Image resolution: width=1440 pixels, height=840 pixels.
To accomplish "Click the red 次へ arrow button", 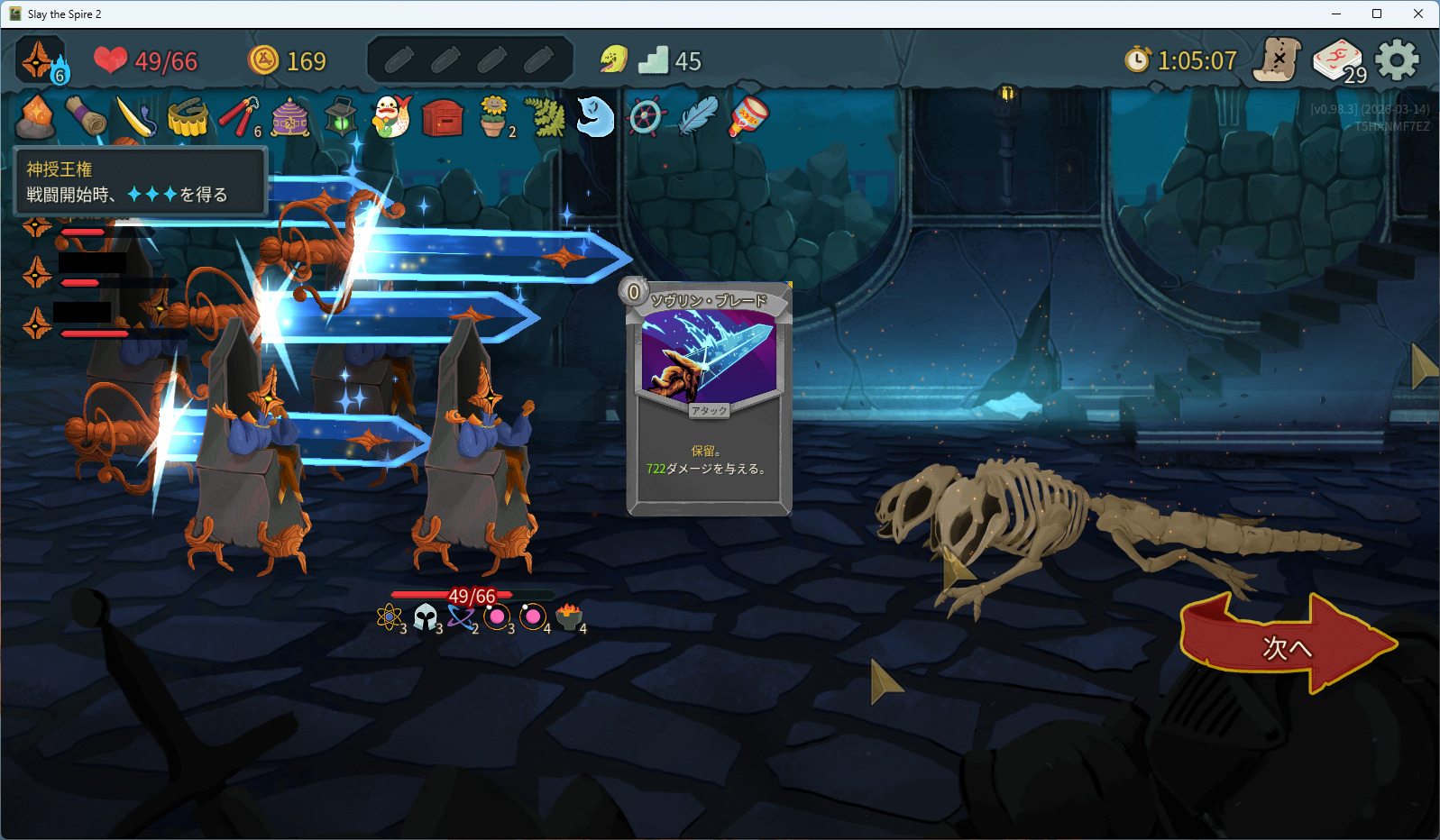I will tap(1287, 645).
